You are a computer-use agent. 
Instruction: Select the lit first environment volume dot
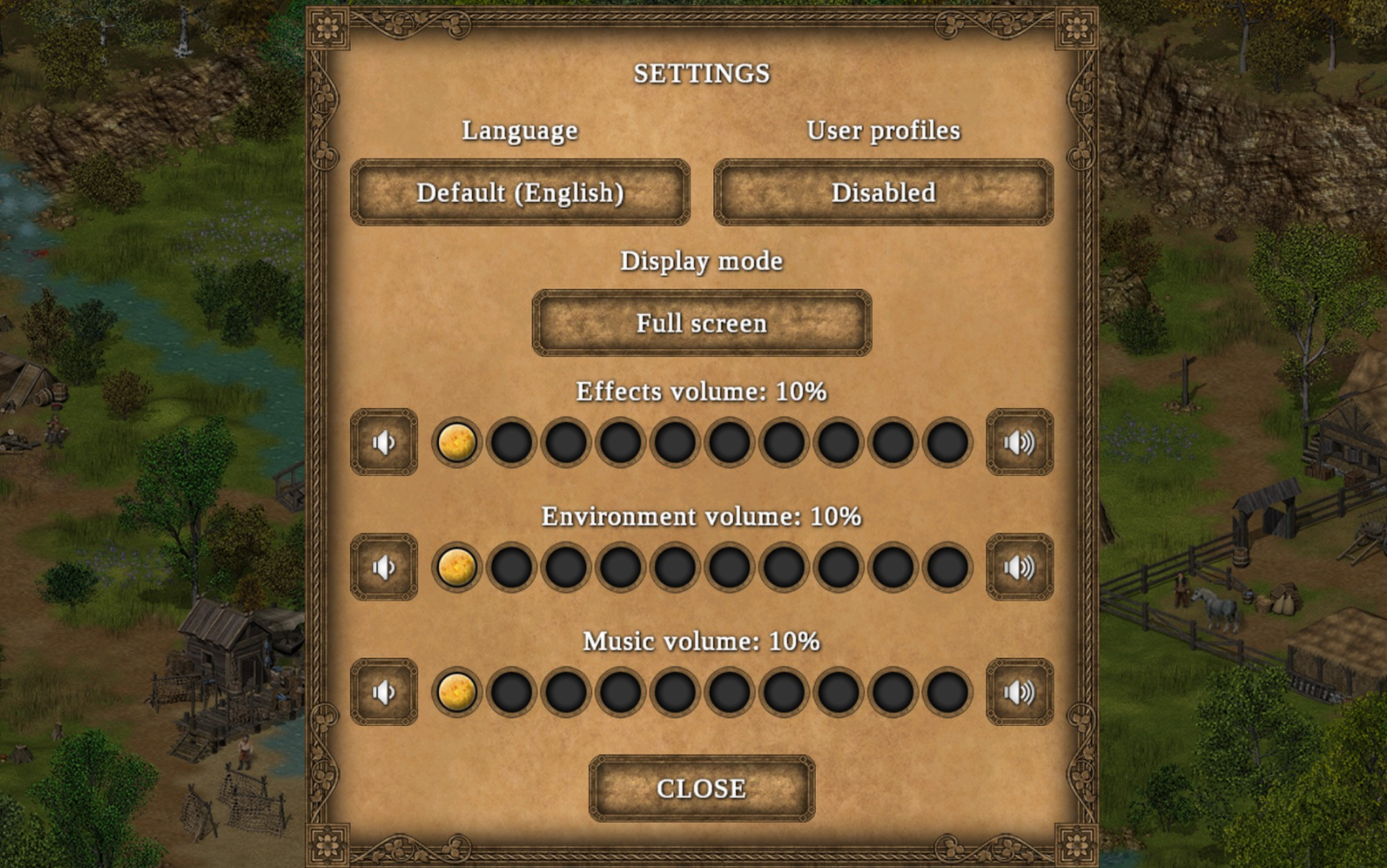(x=457, y=567)
